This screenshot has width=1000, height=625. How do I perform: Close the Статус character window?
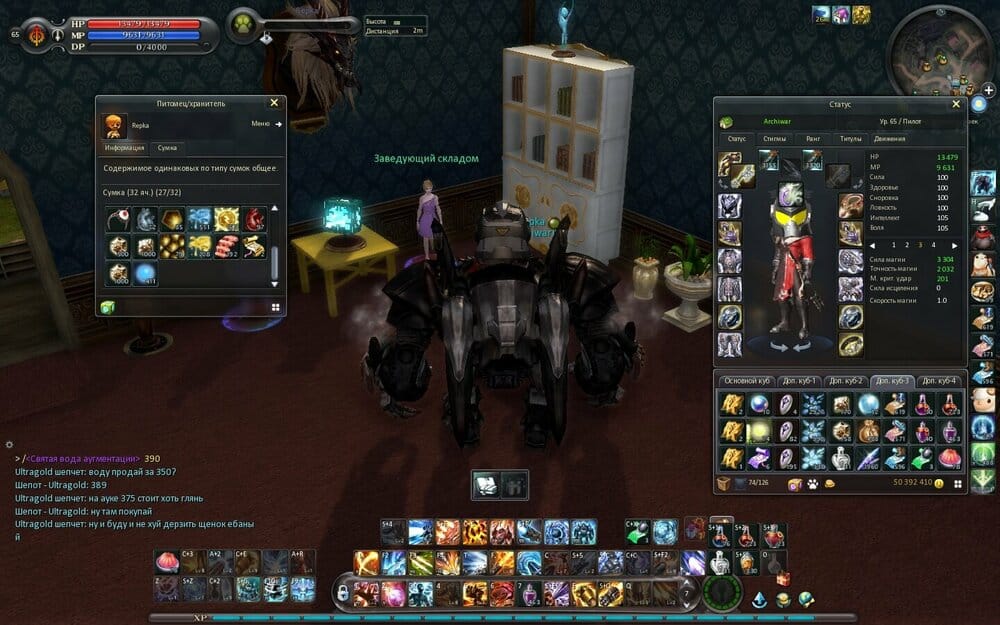pyautogui.click(x=955, y=104)
